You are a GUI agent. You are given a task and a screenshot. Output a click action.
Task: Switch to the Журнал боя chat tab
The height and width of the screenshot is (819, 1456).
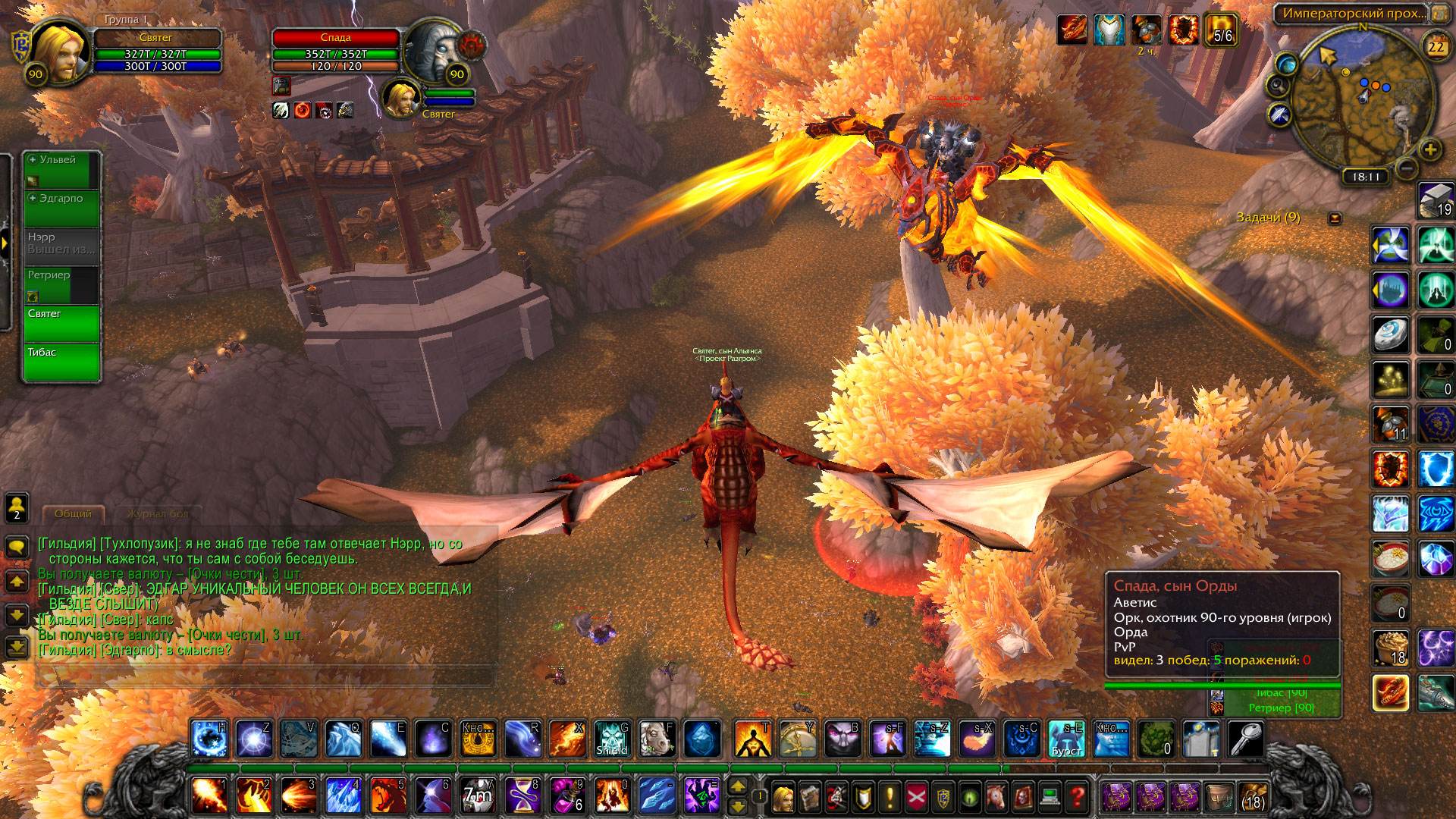[x=158, y=514]
